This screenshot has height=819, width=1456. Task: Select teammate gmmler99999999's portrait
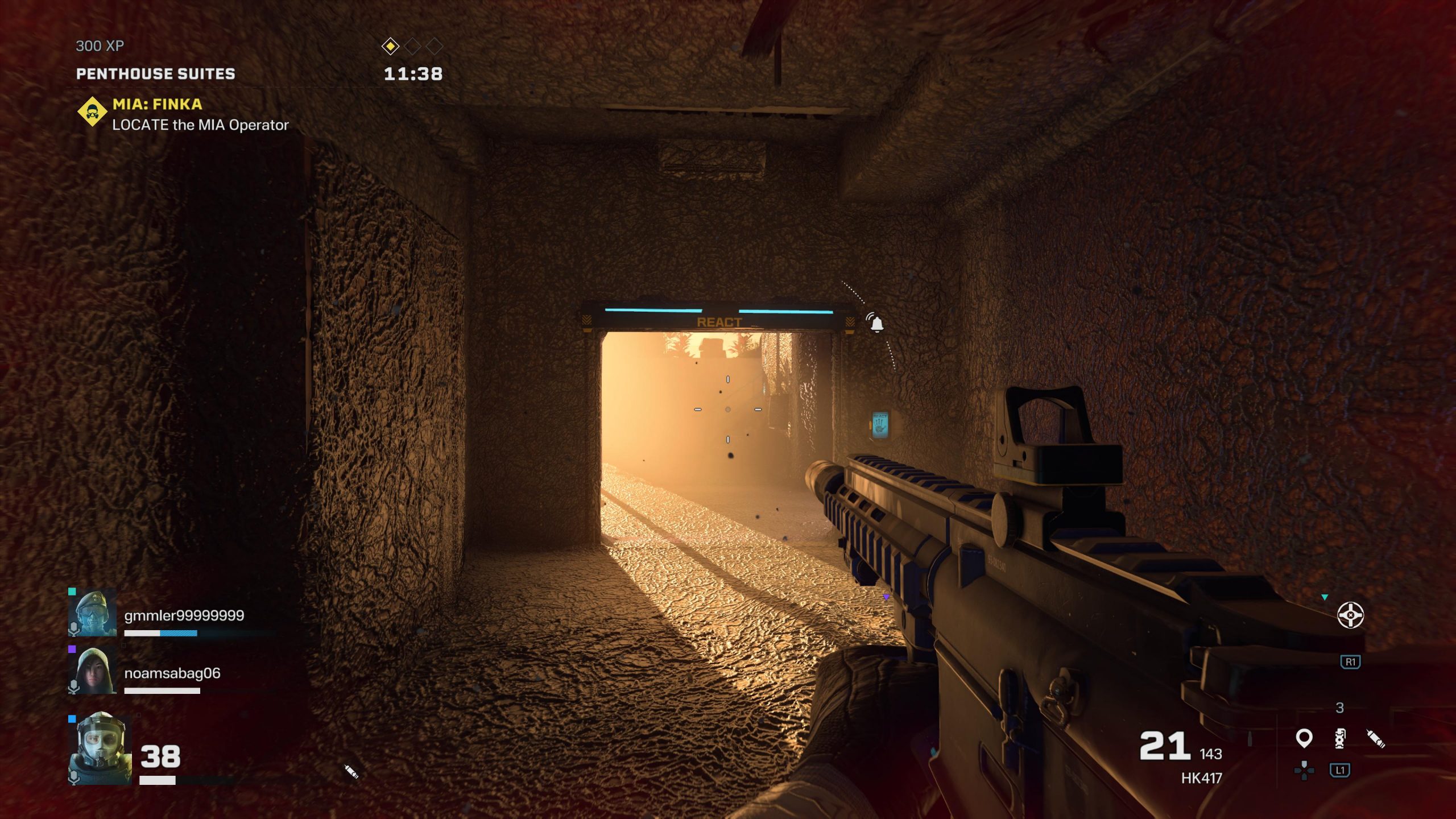(92, 613)
